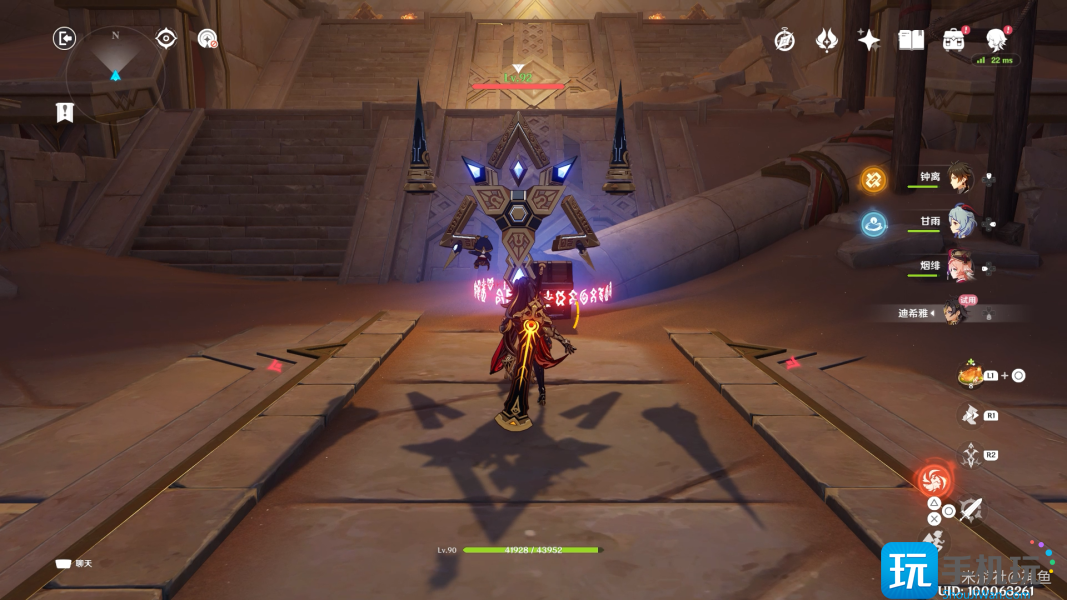Open the quest banner with exclamation mark
Viewport: 1067px width, 600px height.
(65, 112)
